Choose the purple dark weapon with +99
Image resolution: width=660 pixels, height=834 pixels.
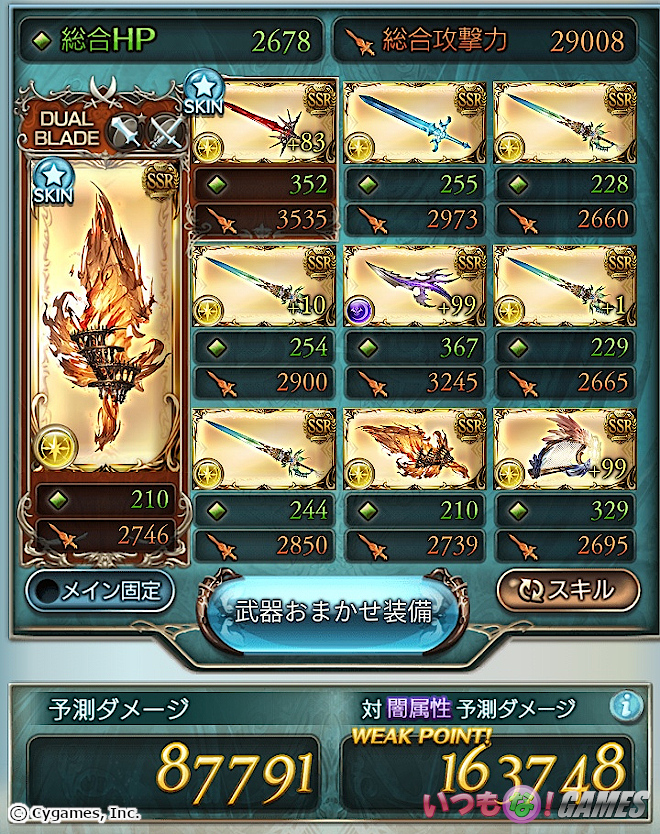[415, 286]
